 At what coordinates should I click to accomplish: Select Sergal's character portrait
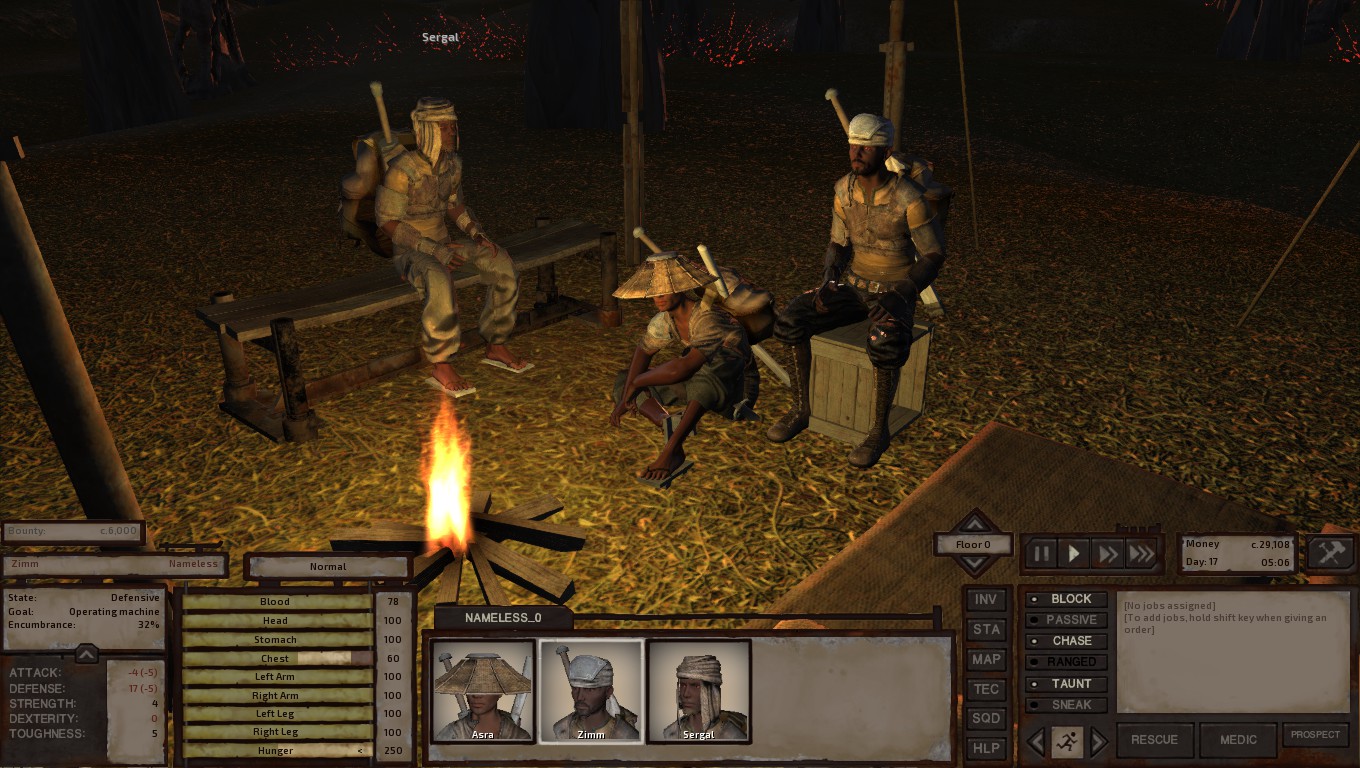tap(699, 691)
